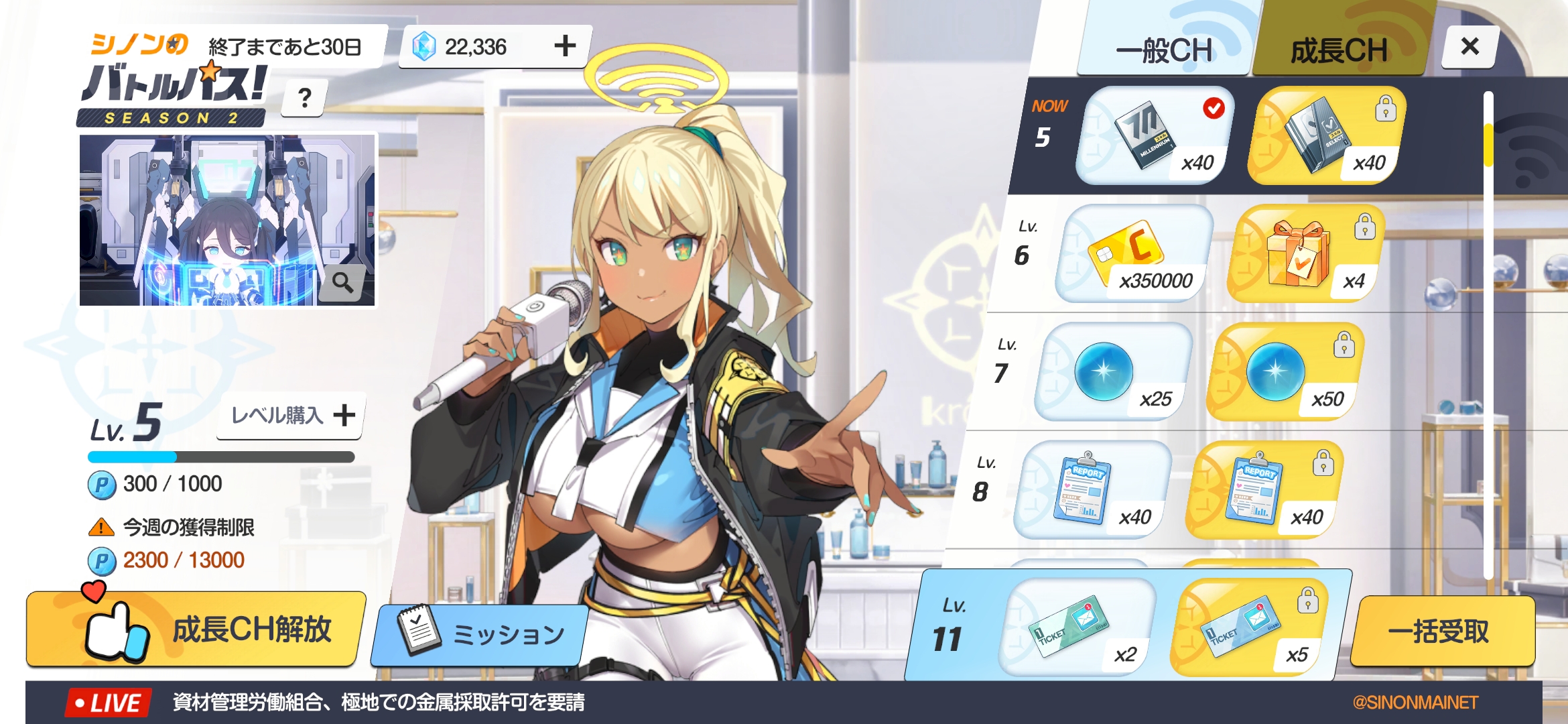Switch to the 成長CH tab
The height and width of the screenshot is (724, 1568).
coord(1339,50)
